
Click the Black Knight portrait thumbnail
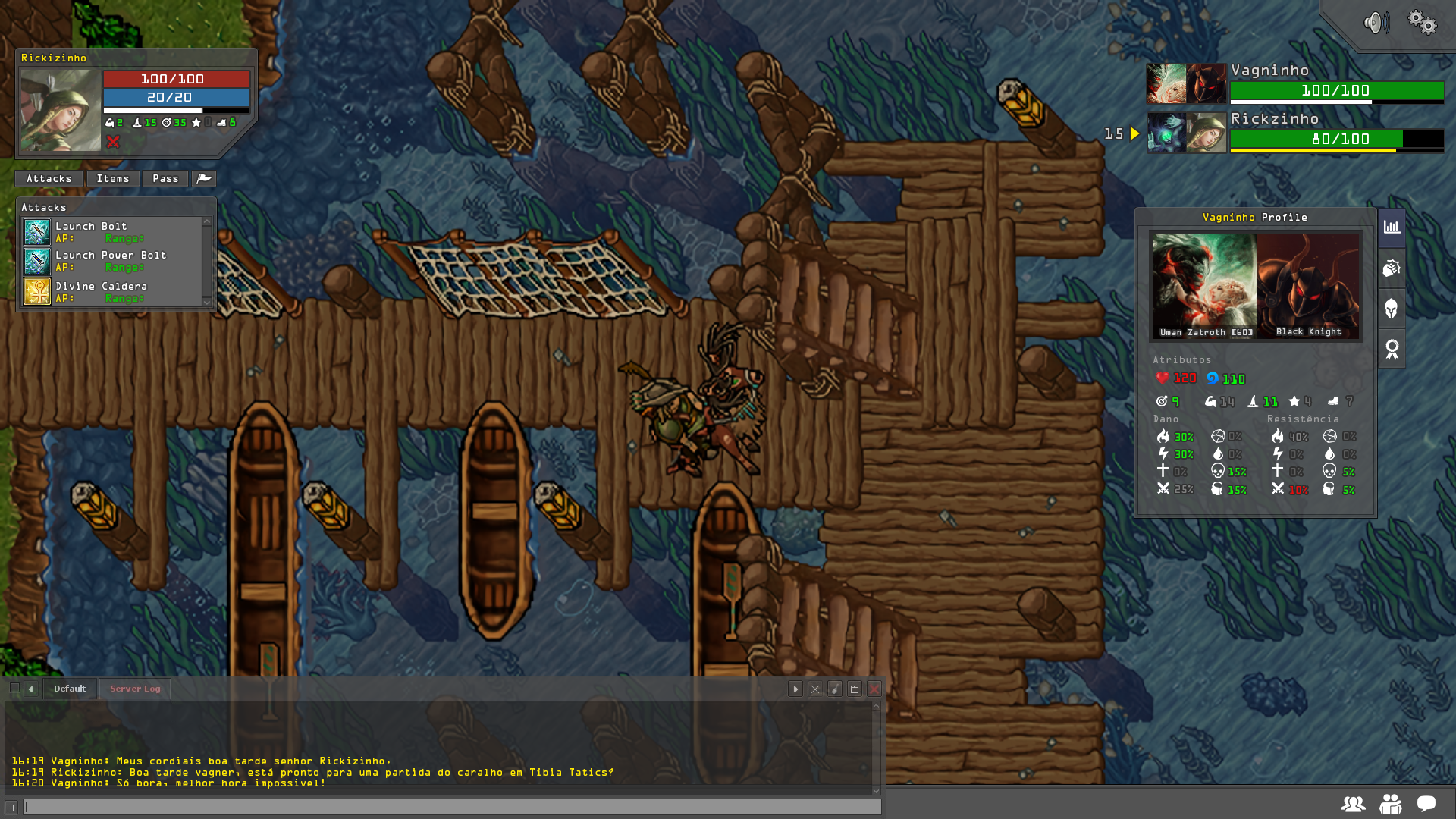click(x=1308, y=285)
